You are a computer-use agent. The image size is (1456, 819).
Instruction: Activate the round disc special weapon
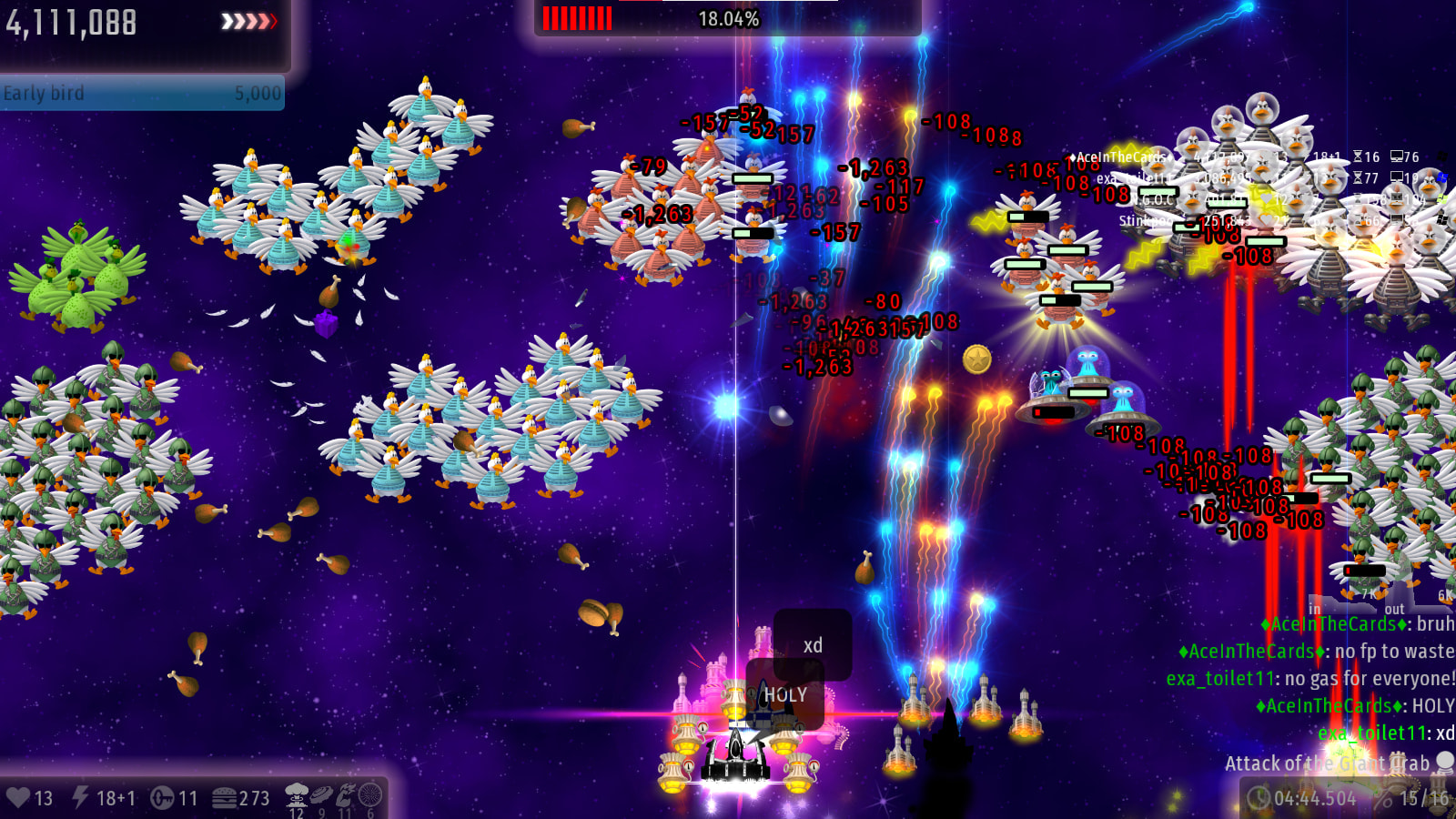pos(370,795)
